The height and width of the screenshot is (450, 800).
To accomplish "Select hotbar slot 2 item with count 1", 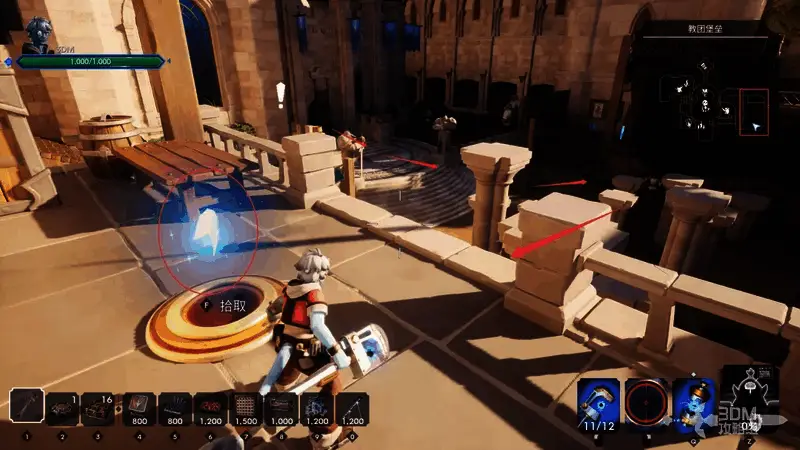I will point(62,408).
